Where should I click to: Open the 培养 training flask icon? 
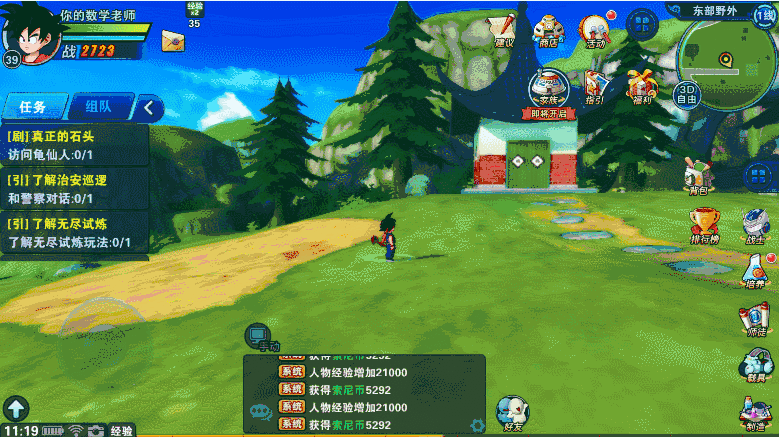point(755,270)
